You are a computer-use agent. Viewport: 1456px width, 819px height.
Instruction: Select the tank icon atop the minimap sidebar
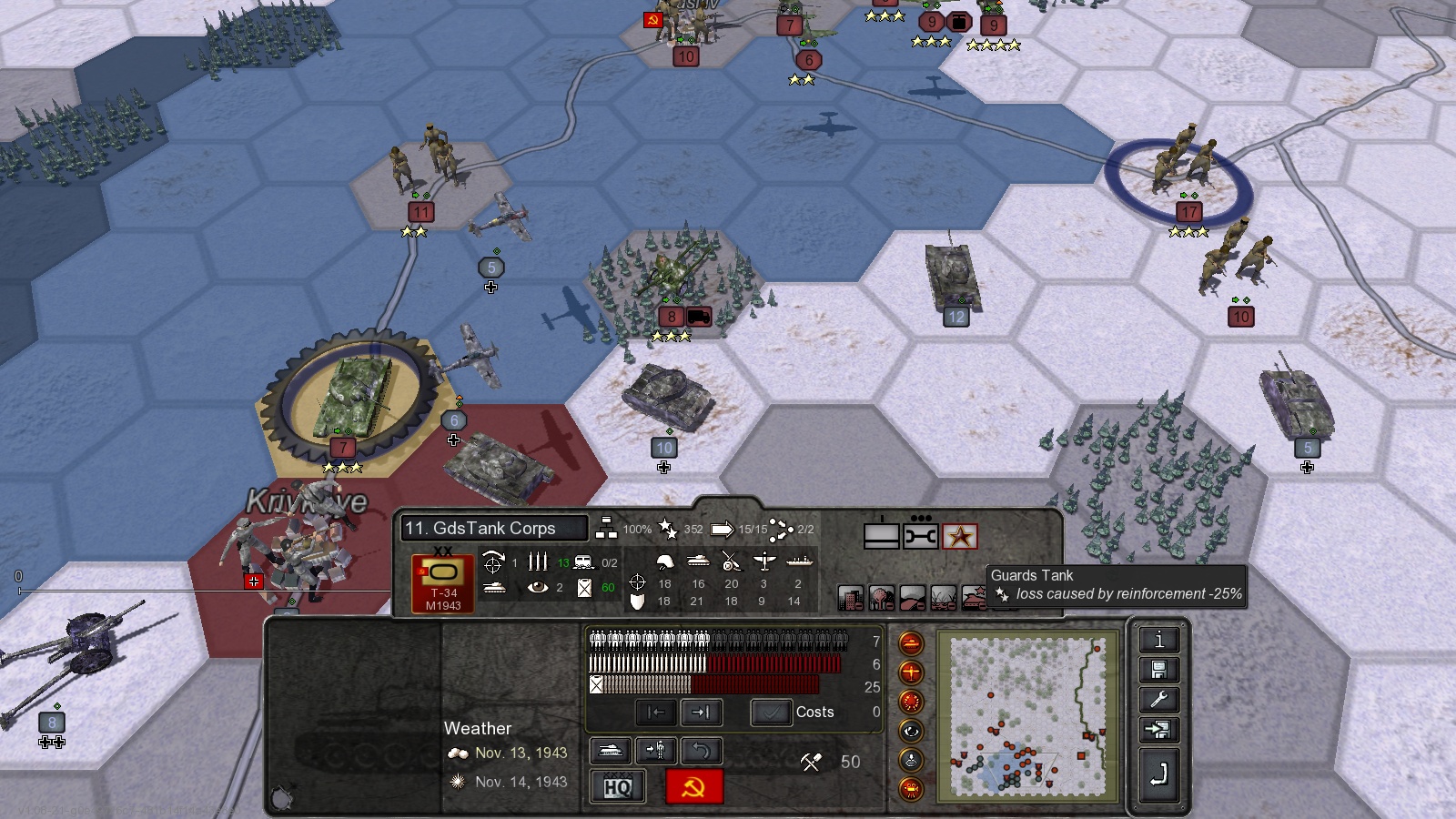[x=911, y=644]
